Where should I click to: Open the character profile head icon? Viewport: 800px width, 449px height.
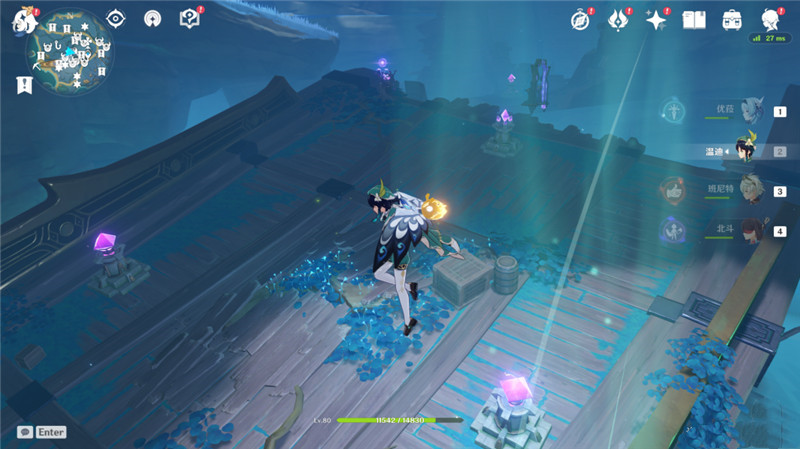[769, 20]
